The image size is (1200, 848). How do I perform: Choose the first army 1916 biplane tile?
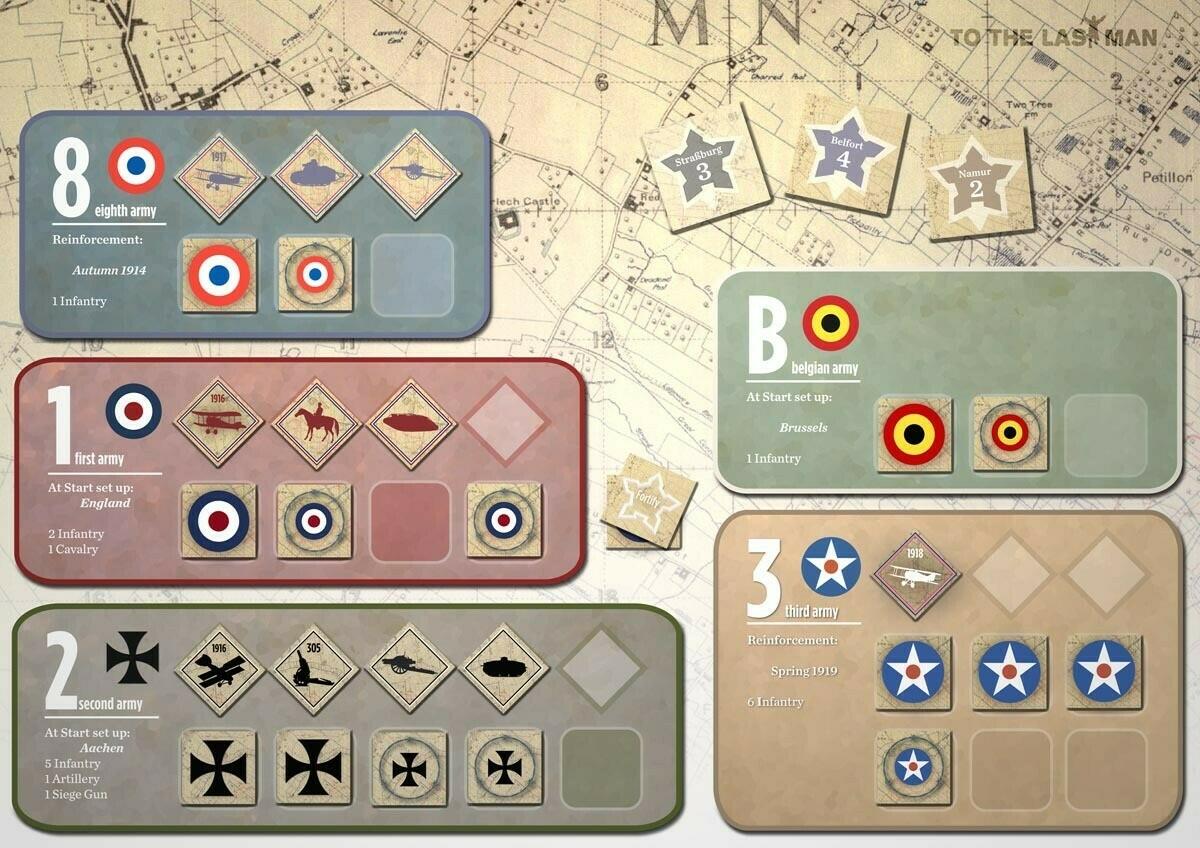tap(219, 421)
